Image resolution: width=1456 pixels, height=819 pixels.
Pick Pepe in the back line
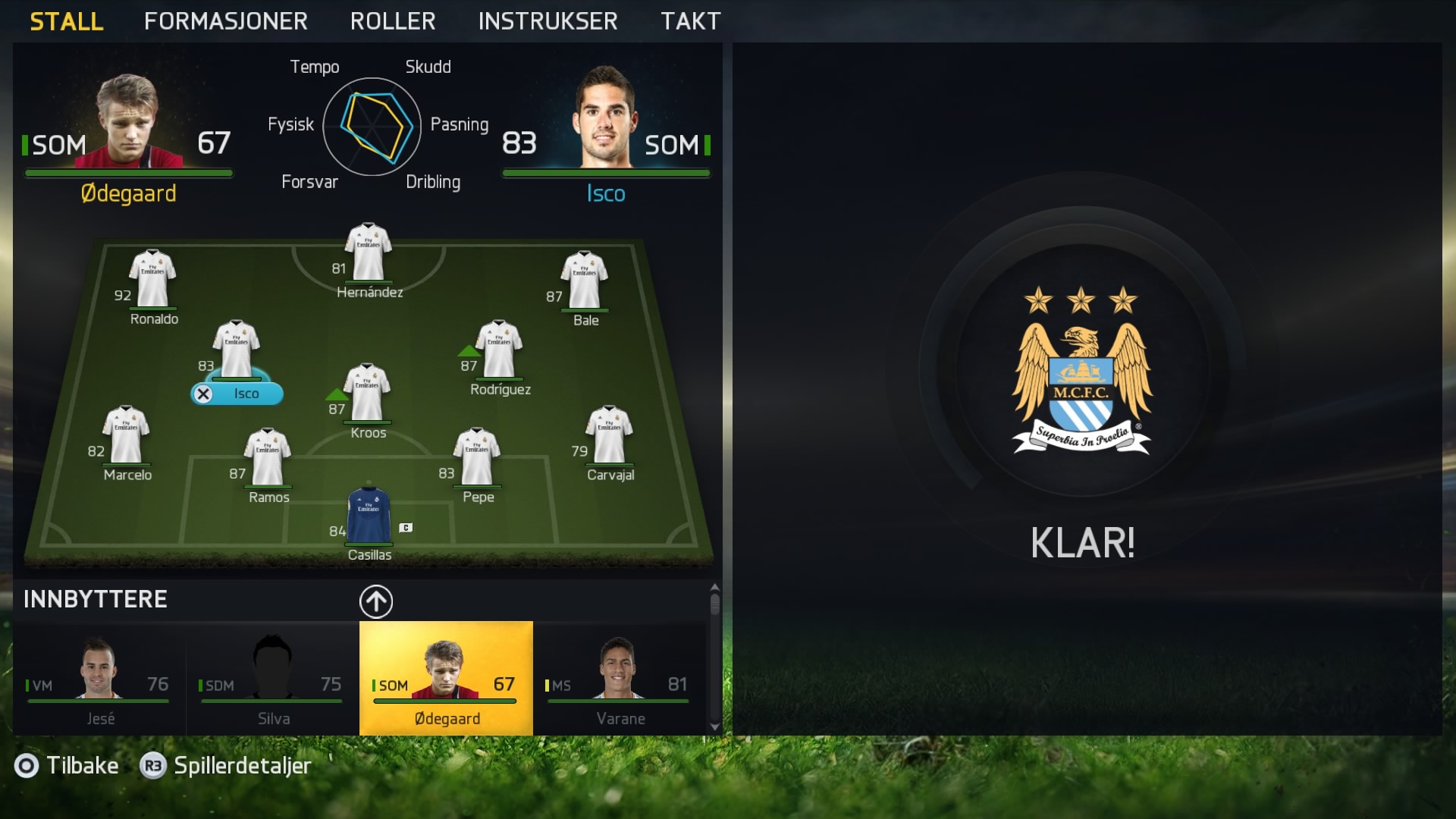[477, 458]
